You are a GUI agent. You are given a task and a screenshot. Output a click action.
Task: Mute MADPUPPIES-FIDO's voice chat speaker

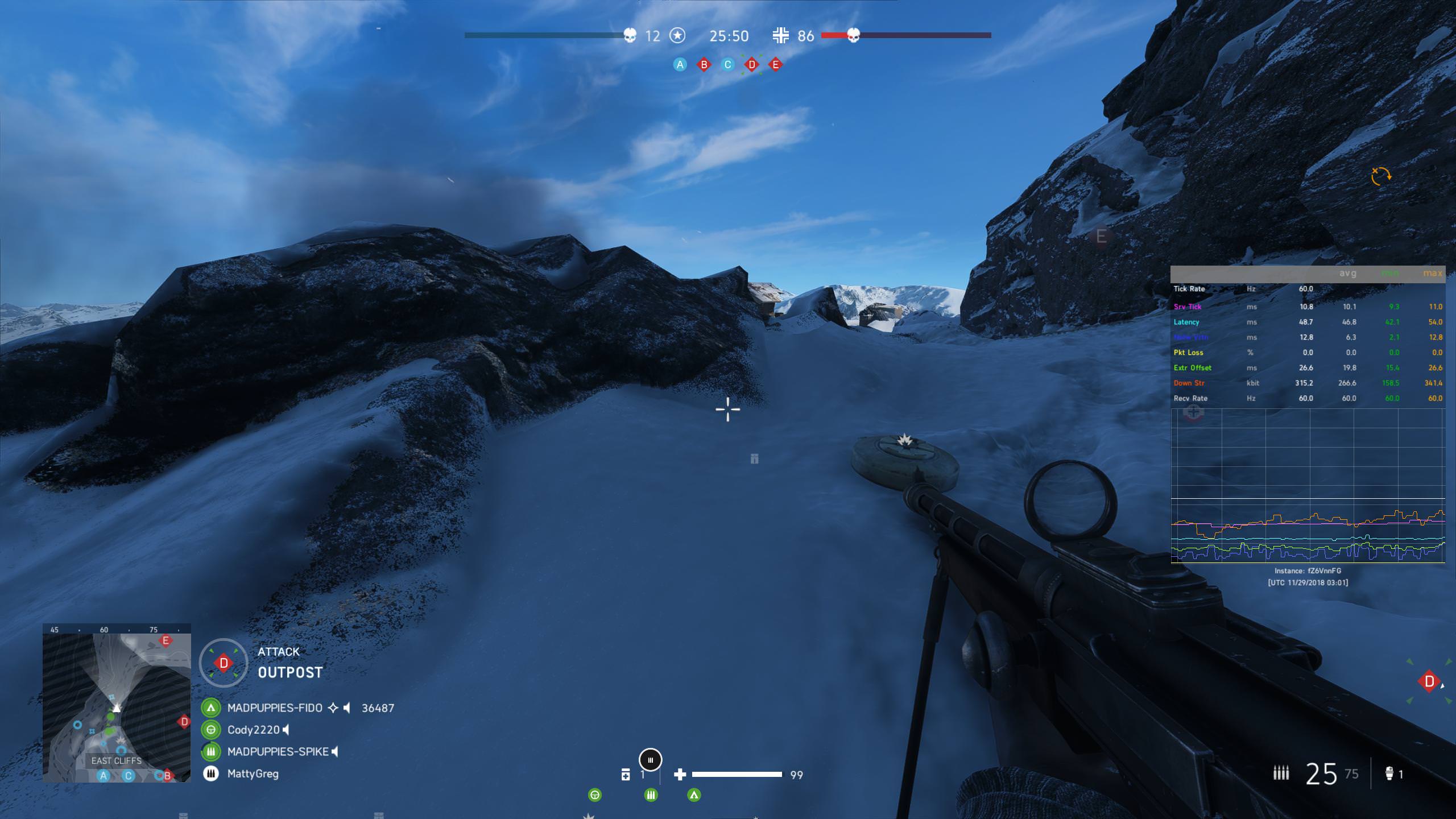click(x=347, y=708)
